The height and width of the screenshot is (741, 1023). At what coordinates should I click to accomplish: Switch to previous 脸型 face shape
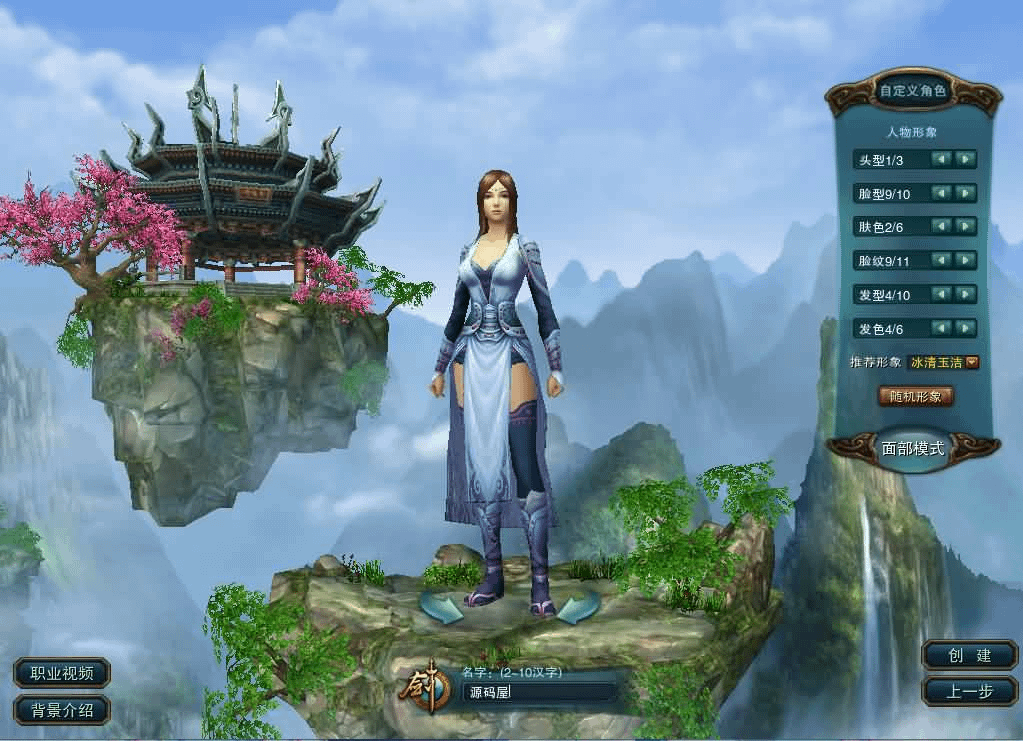tap(941, 193)
